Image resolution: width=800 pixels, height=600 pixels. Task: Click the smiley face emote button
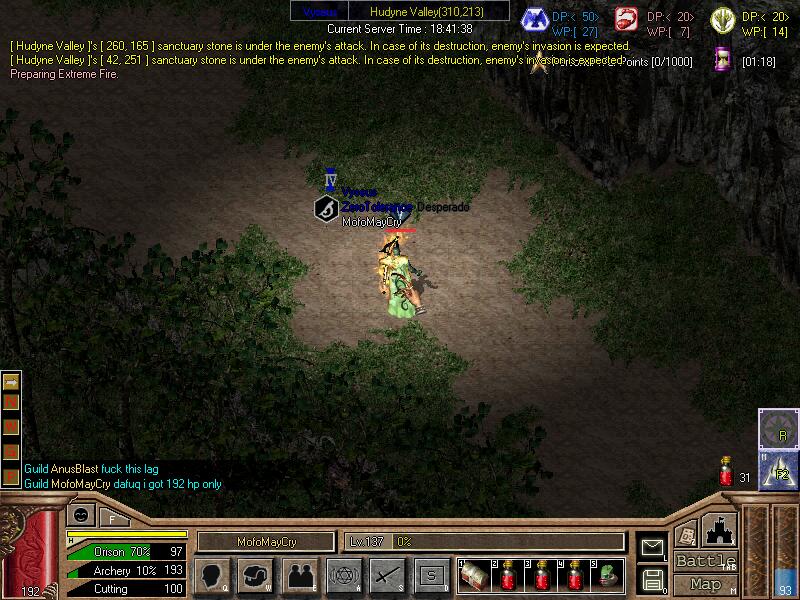[x=79, y=516]
